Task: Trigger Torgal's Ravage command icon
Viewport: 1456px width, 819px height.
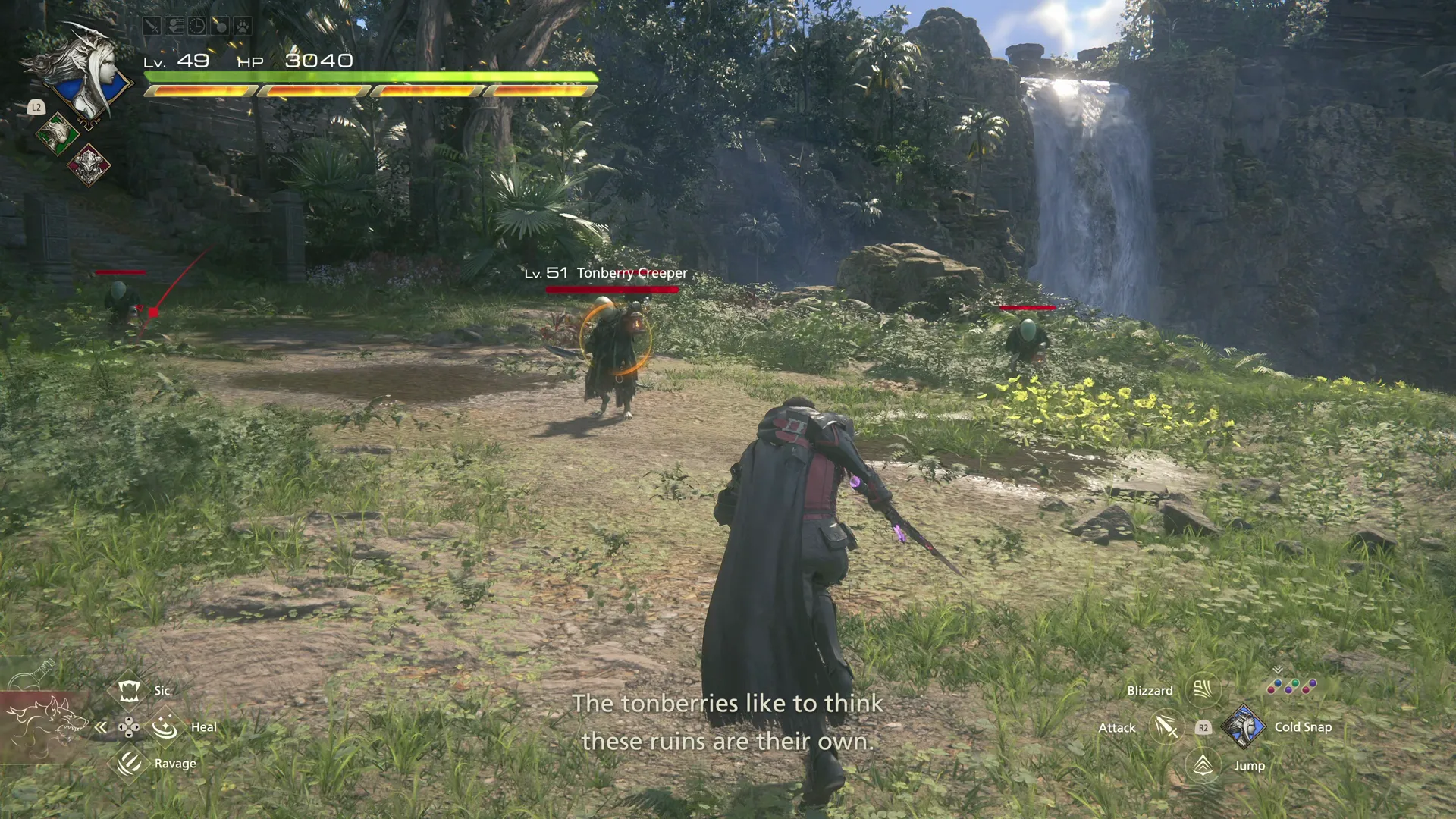Action: (129, 763)
